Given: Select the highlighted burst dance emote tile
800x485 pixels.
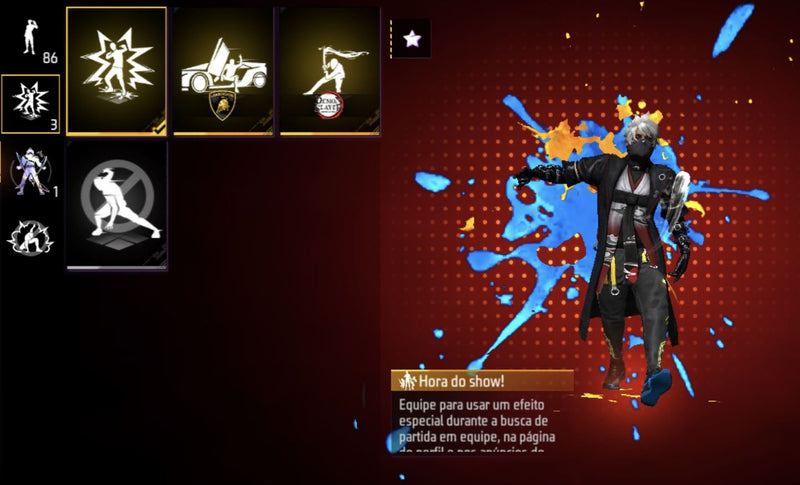Looking at the screenshot, I should [116, 70].
